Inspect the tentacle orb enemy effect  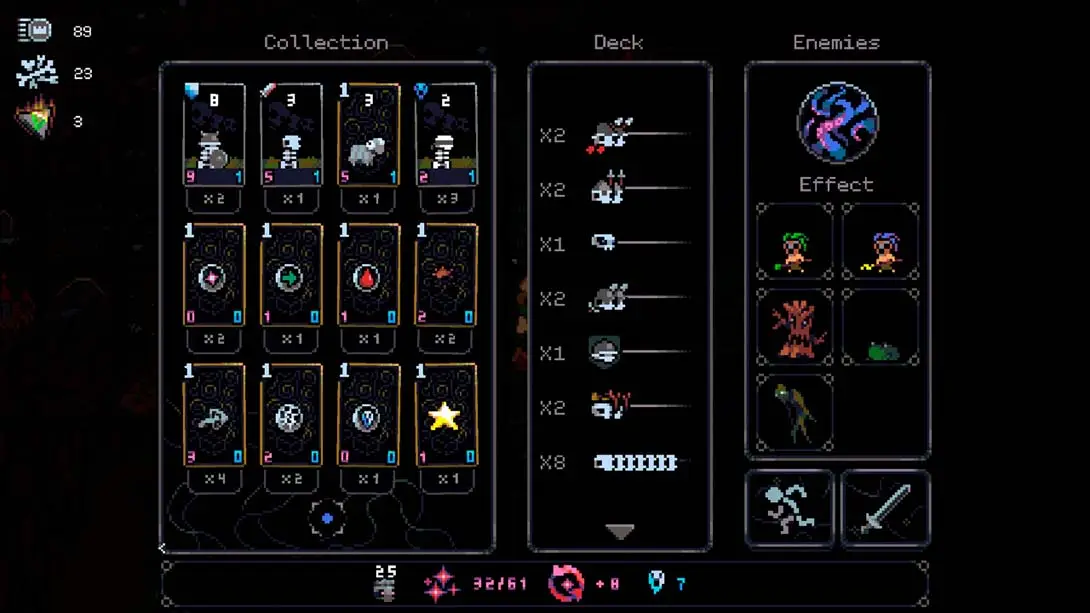[x=837, y=123]
